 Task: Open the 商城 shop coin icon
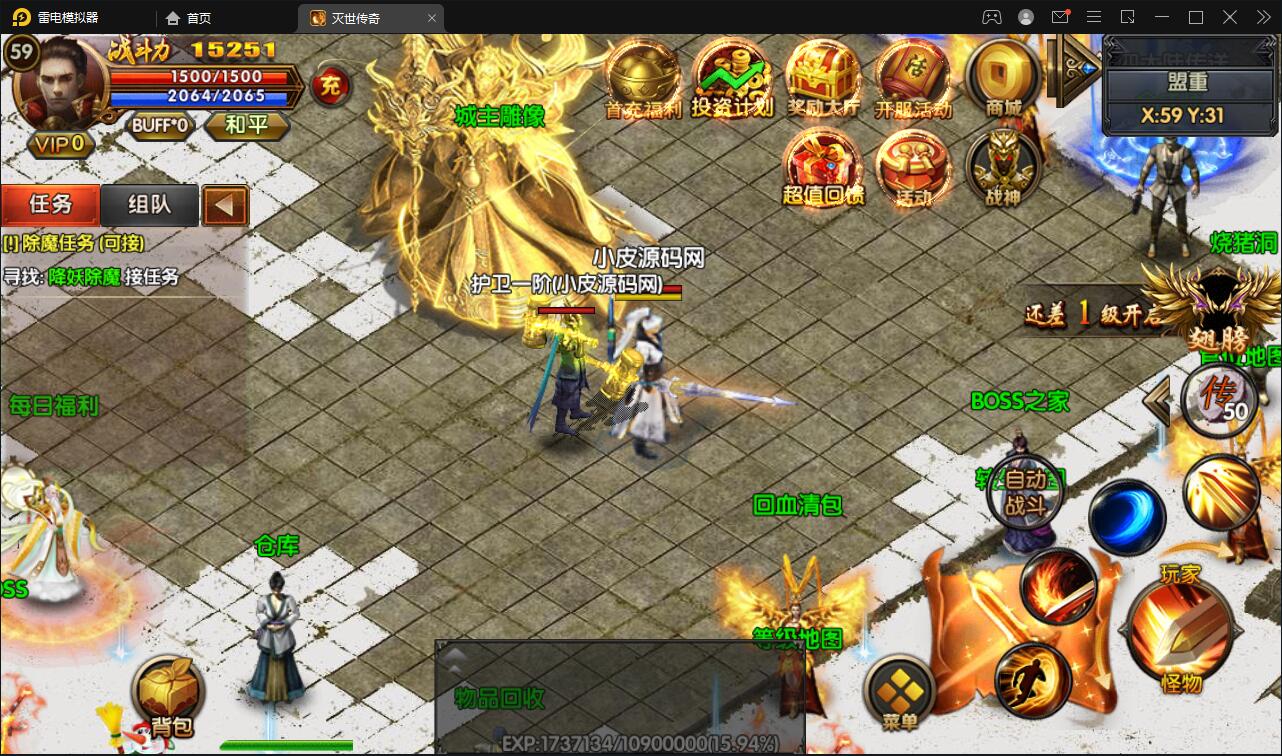click(1003, 77)
